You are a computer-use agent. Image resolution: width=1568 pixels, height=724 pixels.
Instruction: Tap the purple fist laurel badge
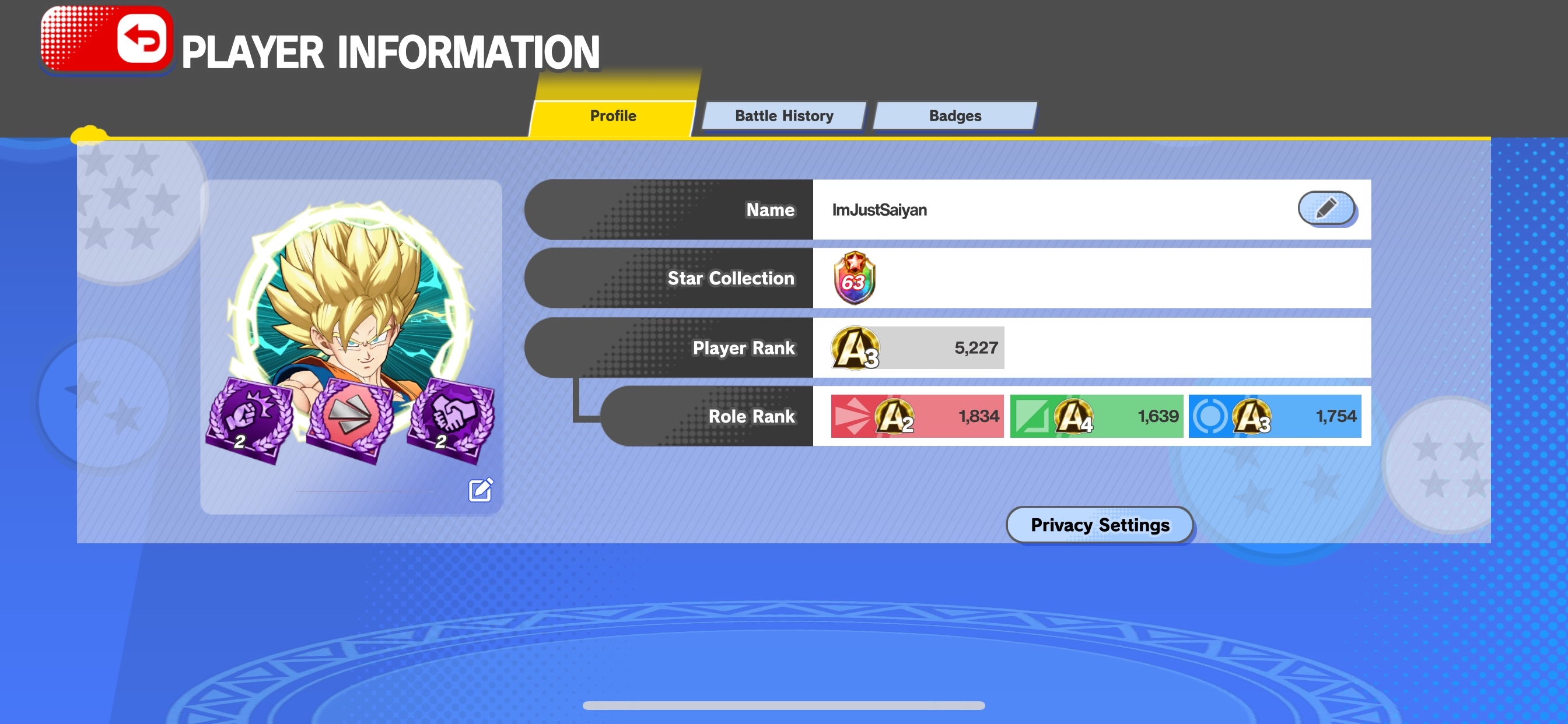pyautogui.click(x=249, y=419)
